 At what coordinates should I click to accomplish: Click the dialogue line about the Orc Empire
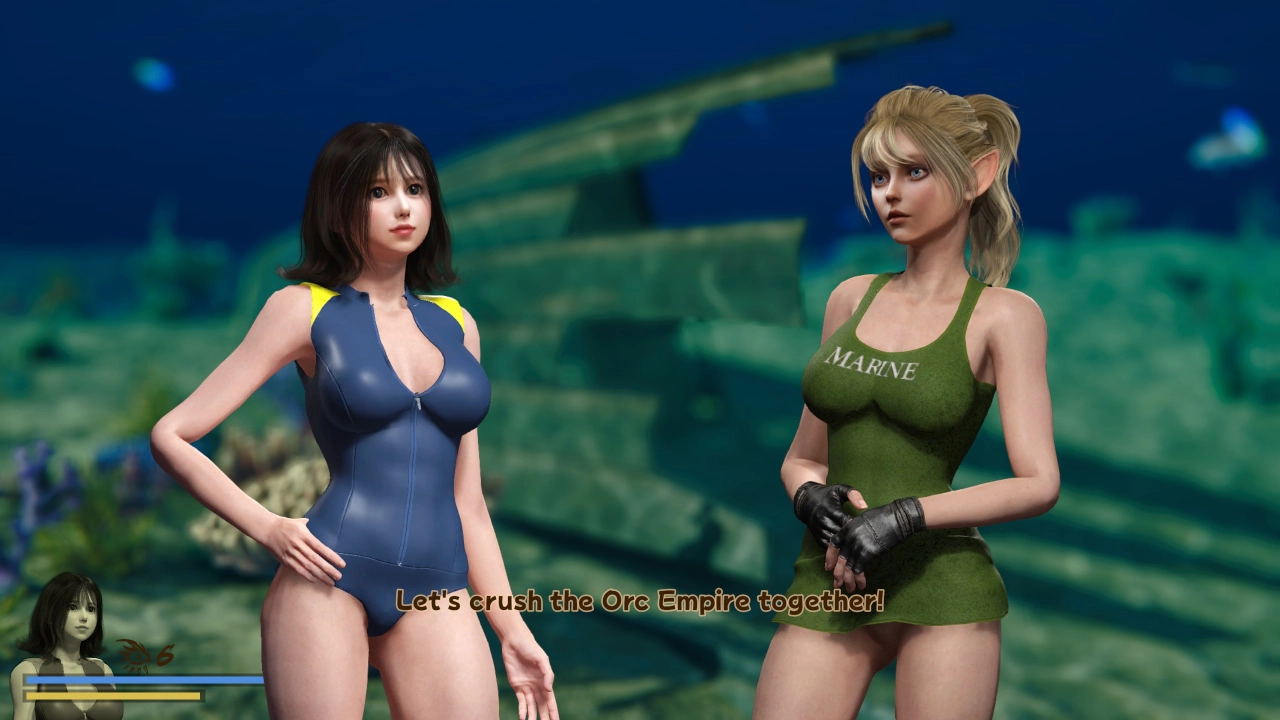(640, 601)
